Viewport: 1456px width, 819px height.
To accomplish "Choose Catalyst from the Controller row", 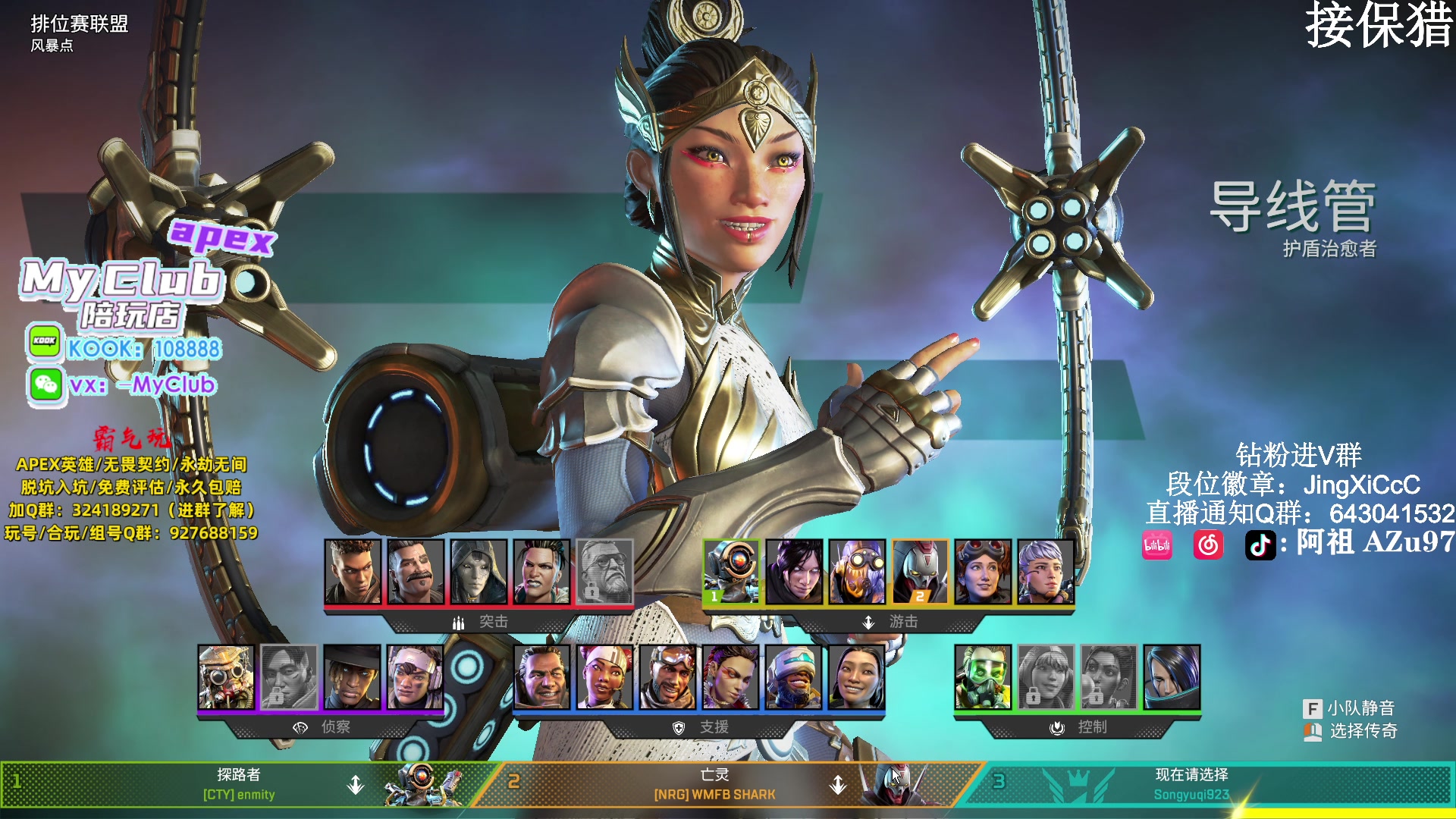I will click(x=1172, y=676).
